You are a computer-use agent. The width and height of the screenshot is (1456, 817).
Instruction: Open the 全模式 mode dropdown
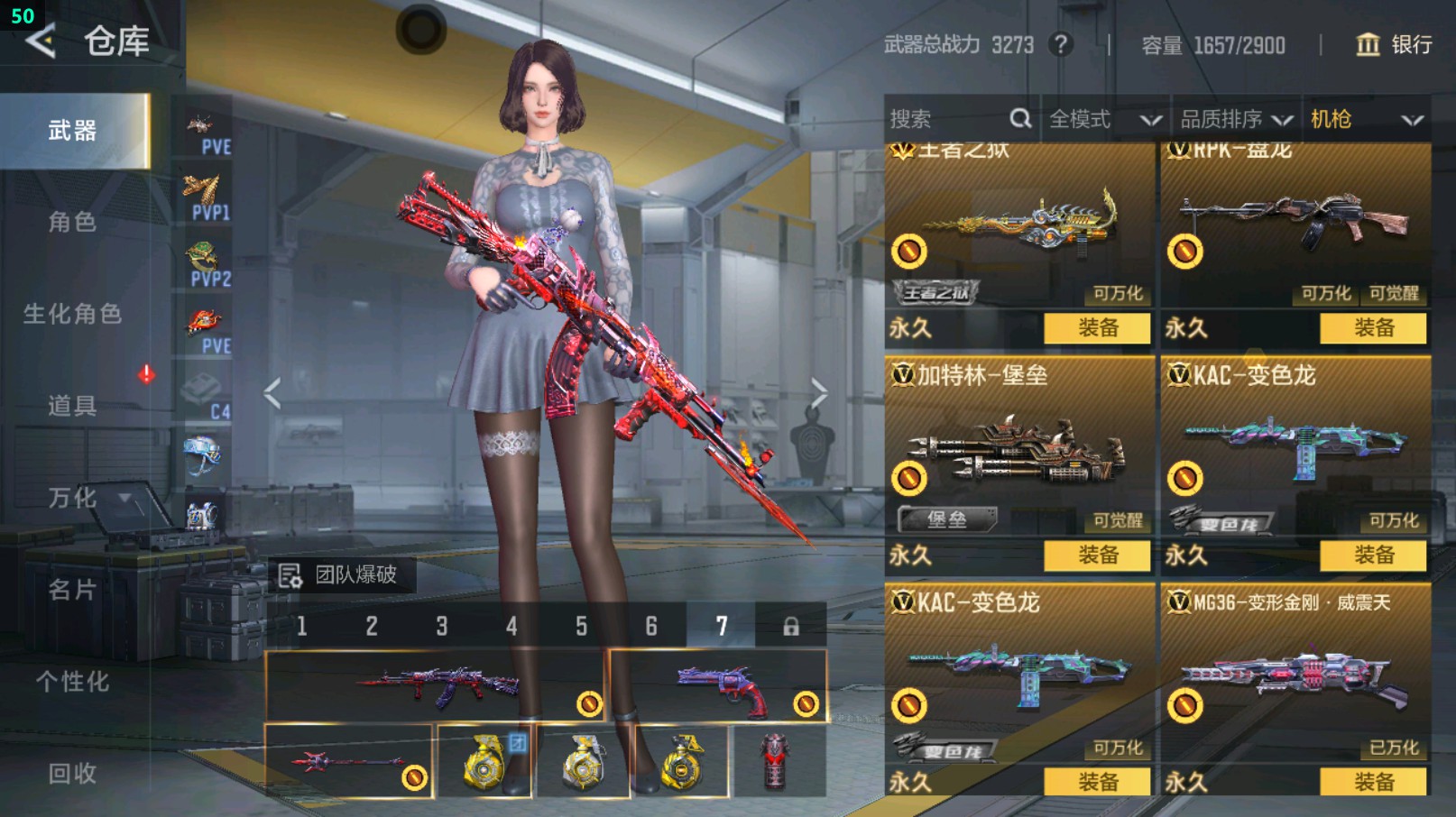click(1104, 119)
